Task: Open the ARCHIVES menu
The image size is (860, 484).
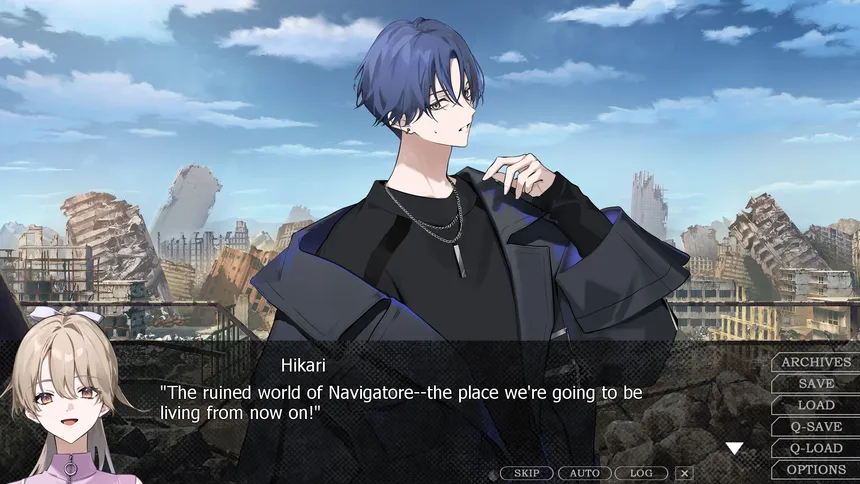Action: point(815,362)
